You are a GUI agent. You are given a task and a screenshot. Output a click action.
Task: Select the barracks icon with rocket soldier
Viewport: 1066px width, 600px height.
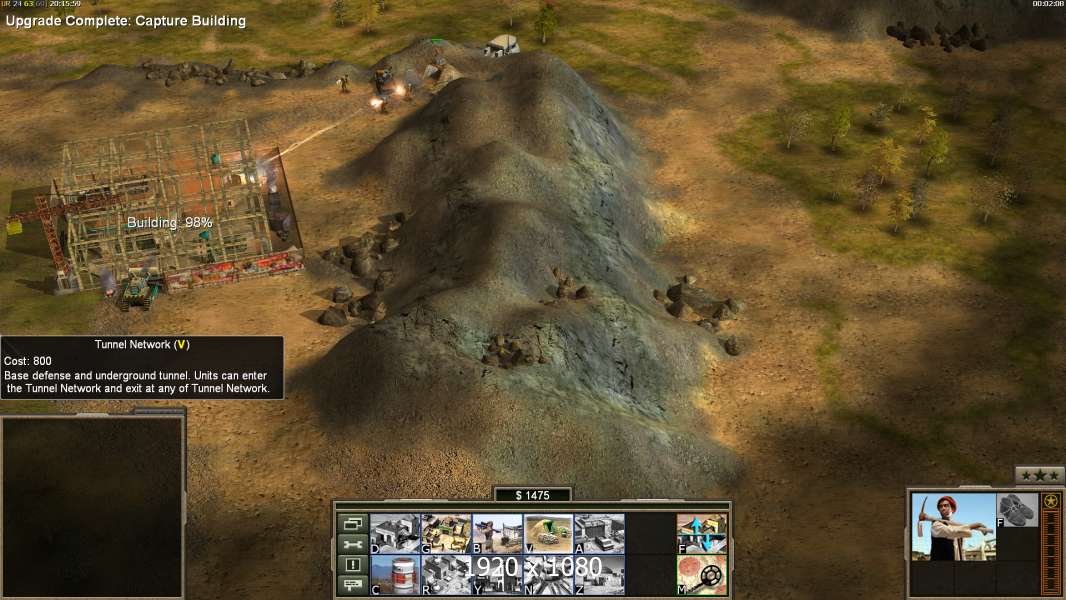497,533
